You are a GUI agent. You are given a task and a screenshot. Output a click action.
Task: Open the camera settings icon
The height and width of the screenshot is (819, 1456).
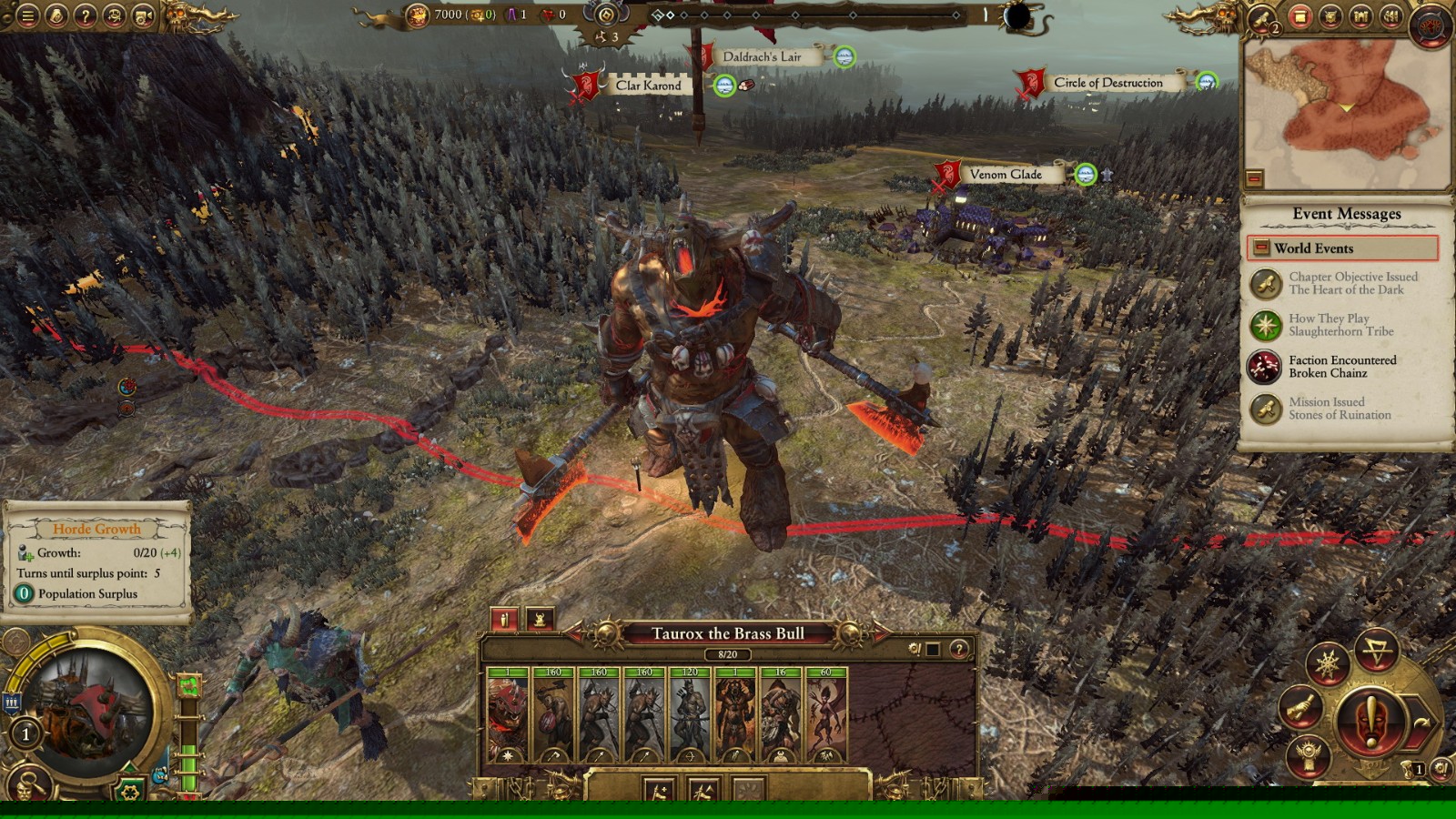point(143,15)
